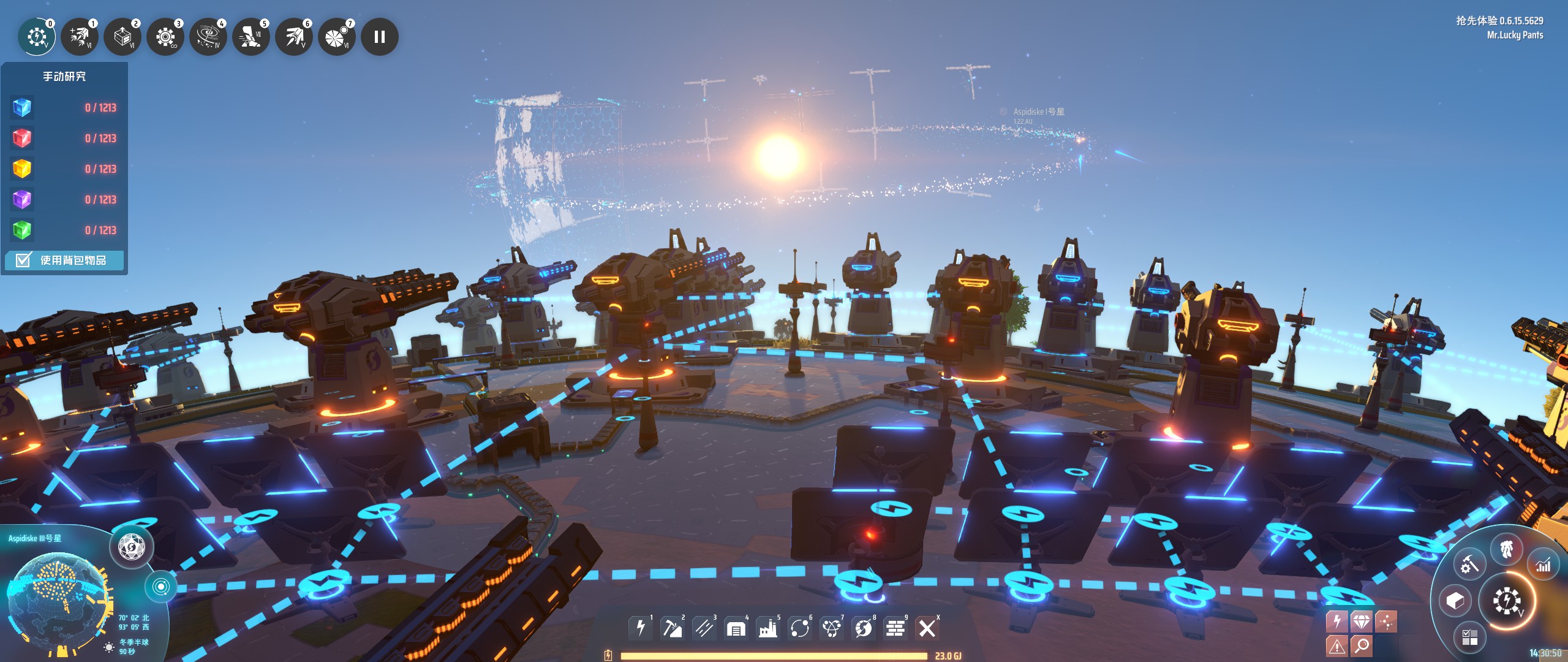Image resolution: width=1568 pixels, height=662 pixels.
Task: Toggle the warning triangle alert icon
Action: (x=1336, y=645)
